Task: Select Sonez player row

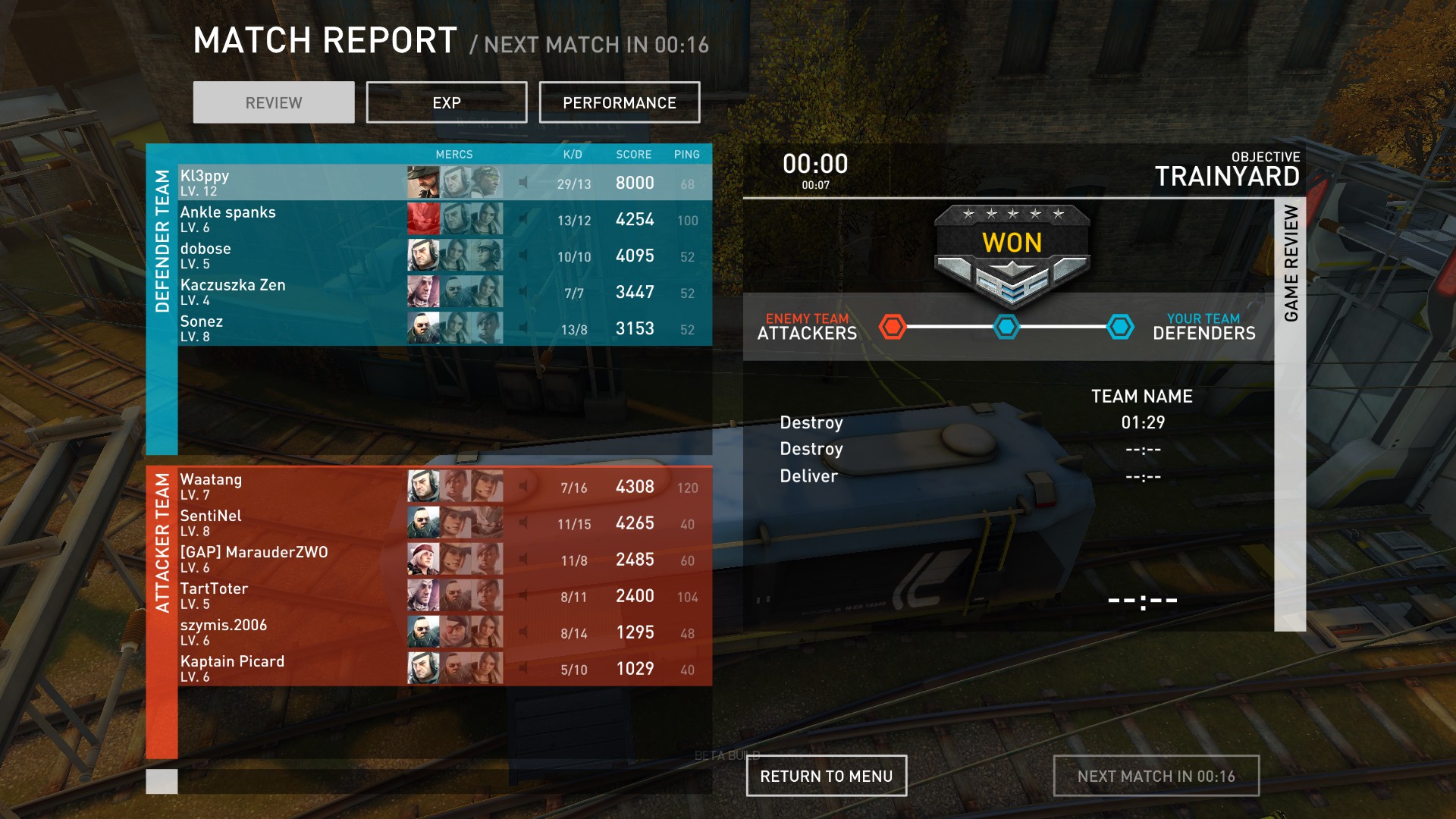Action: click(288, 328)
